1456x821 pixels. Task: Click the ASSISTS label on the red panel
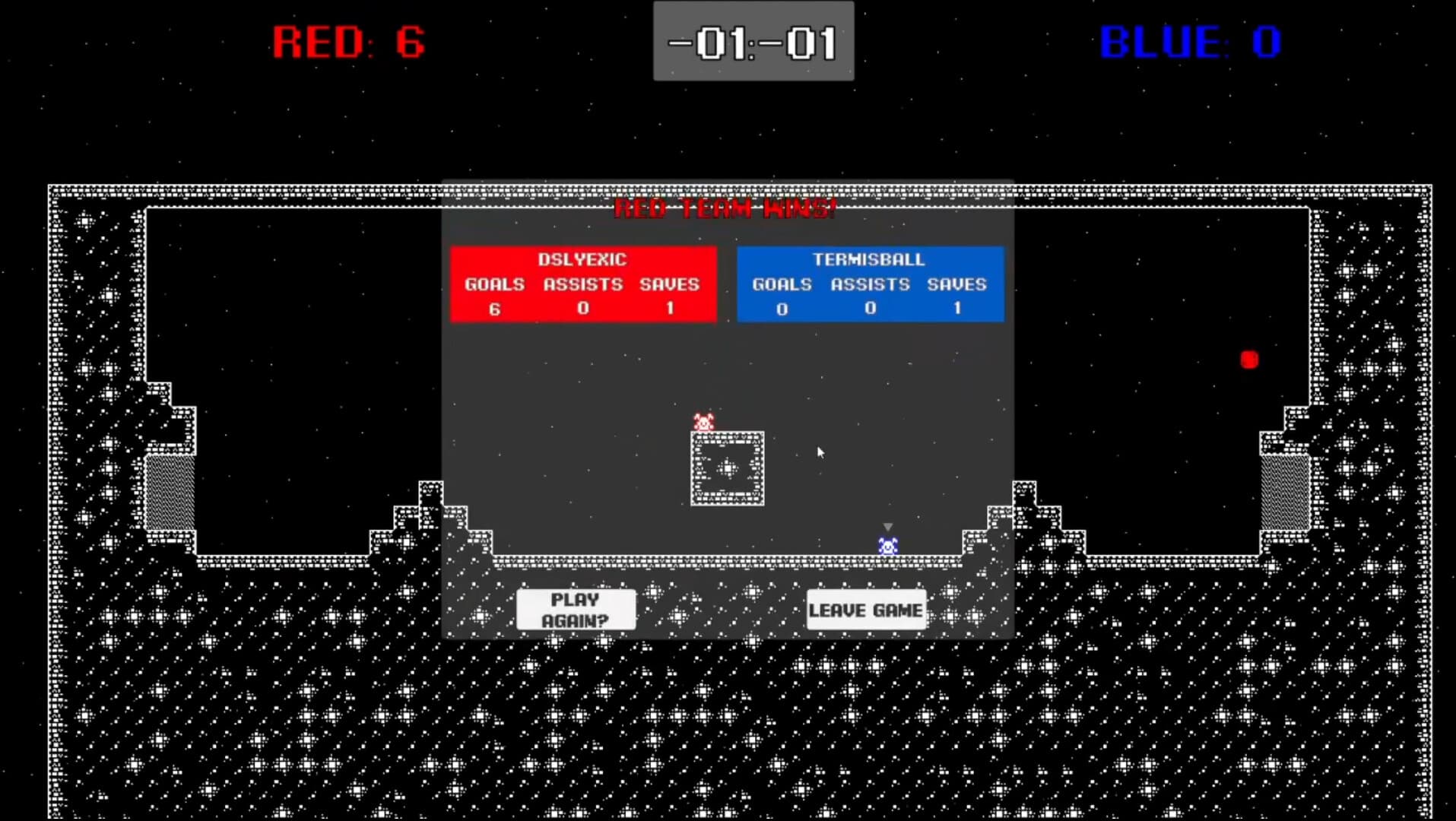582,285
